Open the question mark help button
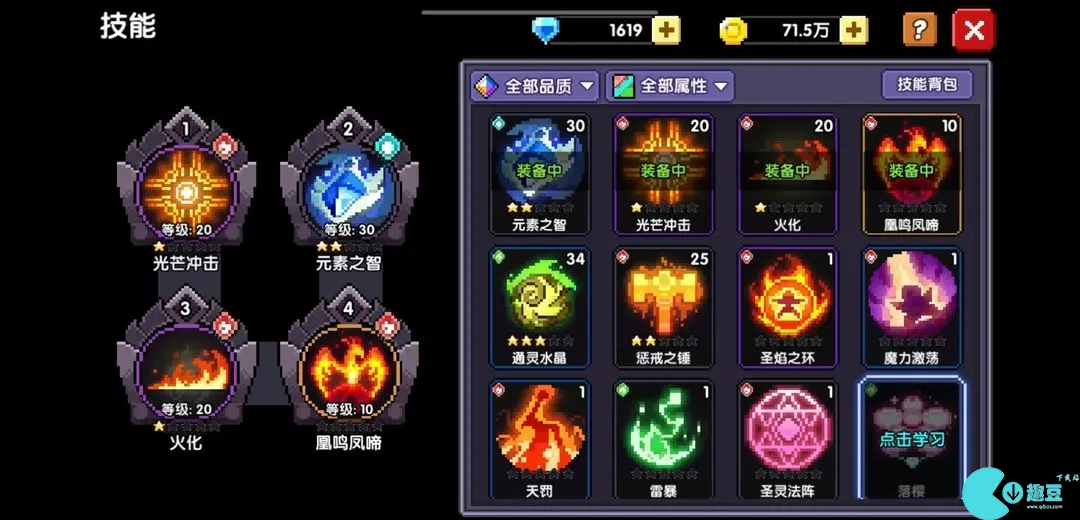The image size is (1080, 520). [920, 30]
